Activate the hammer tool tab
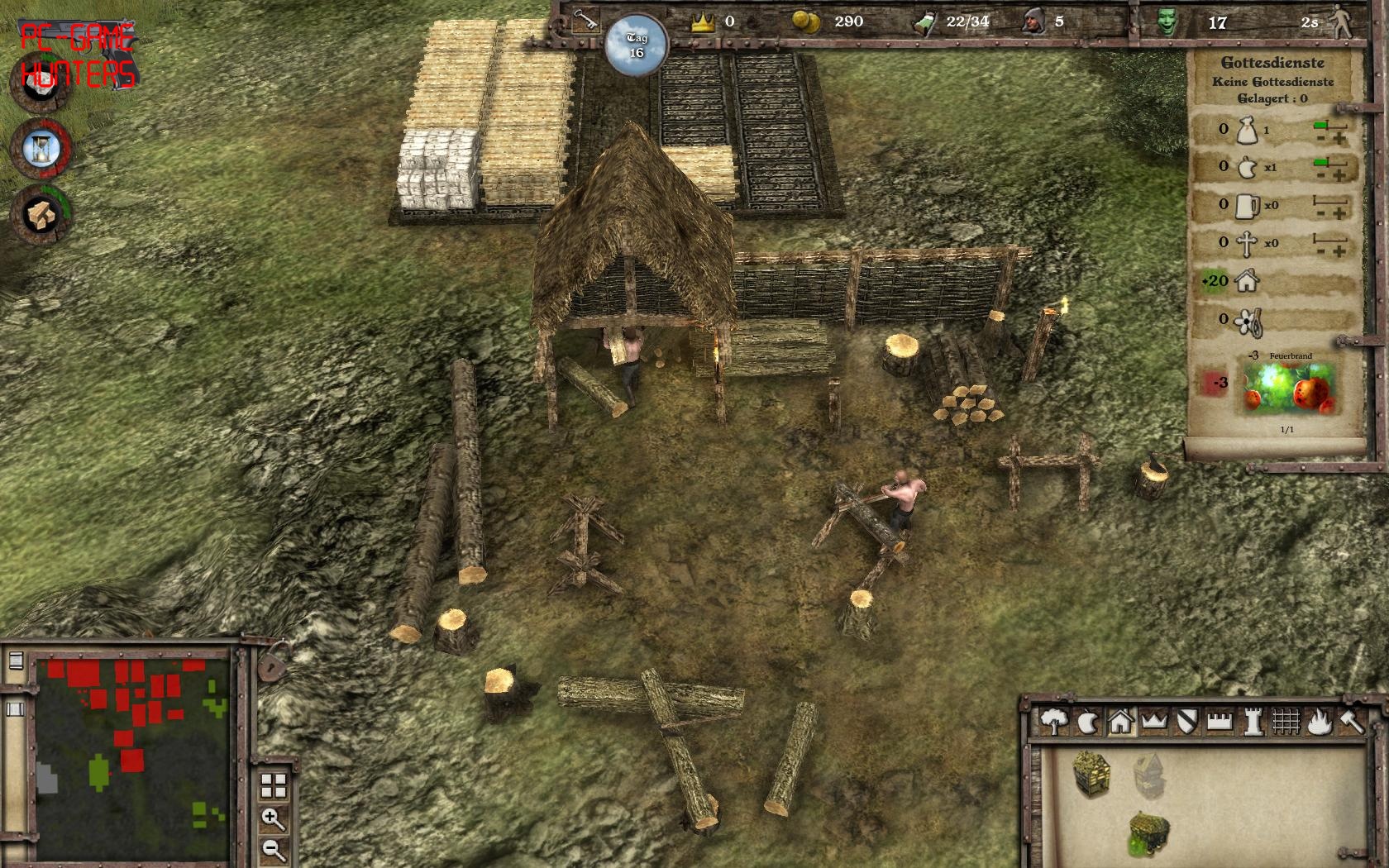Viewport: 1389px width, 868px height. coord(1352,722)
